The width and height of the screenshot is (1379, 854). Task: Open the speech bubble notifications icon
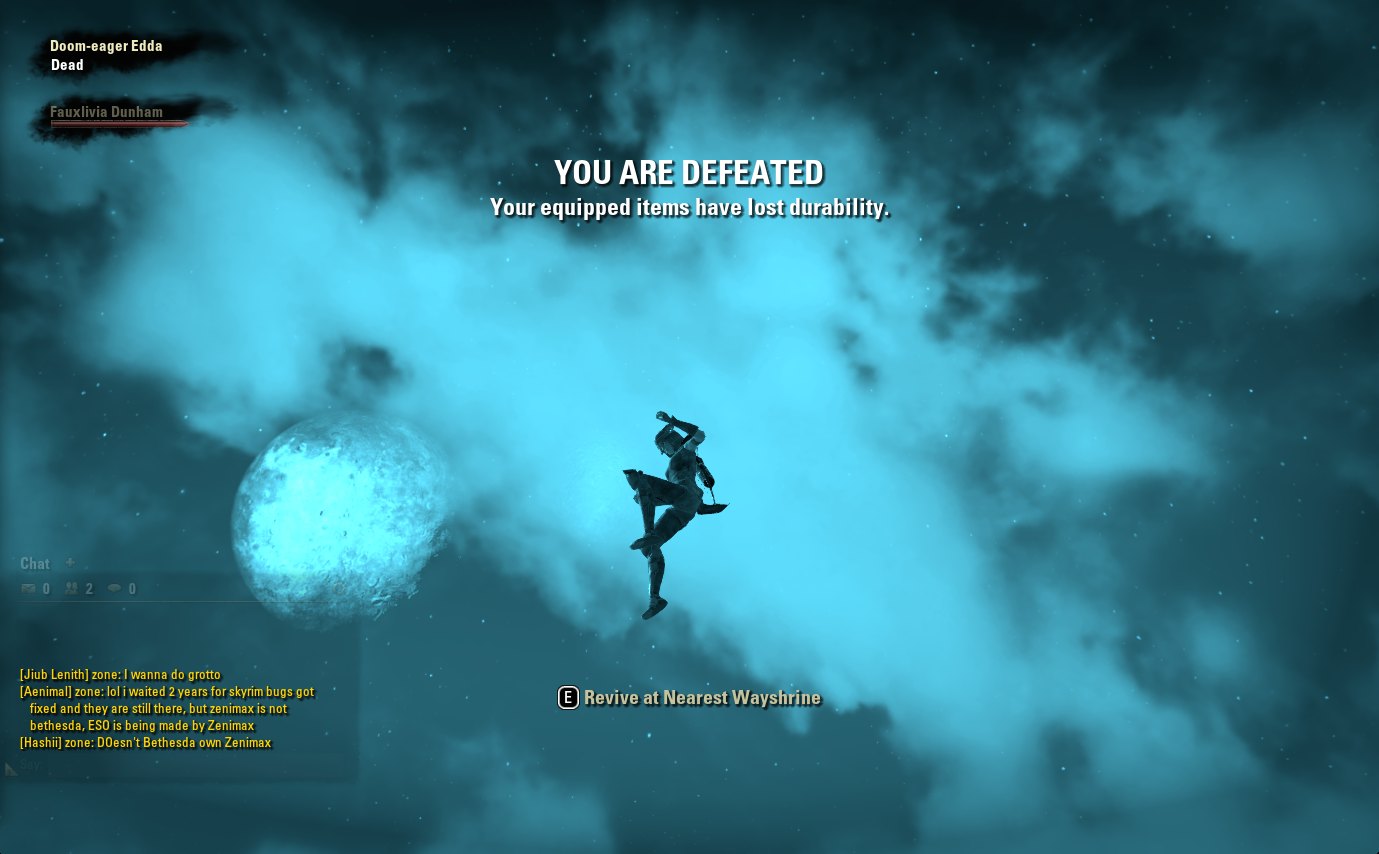[x=114, y=589]
